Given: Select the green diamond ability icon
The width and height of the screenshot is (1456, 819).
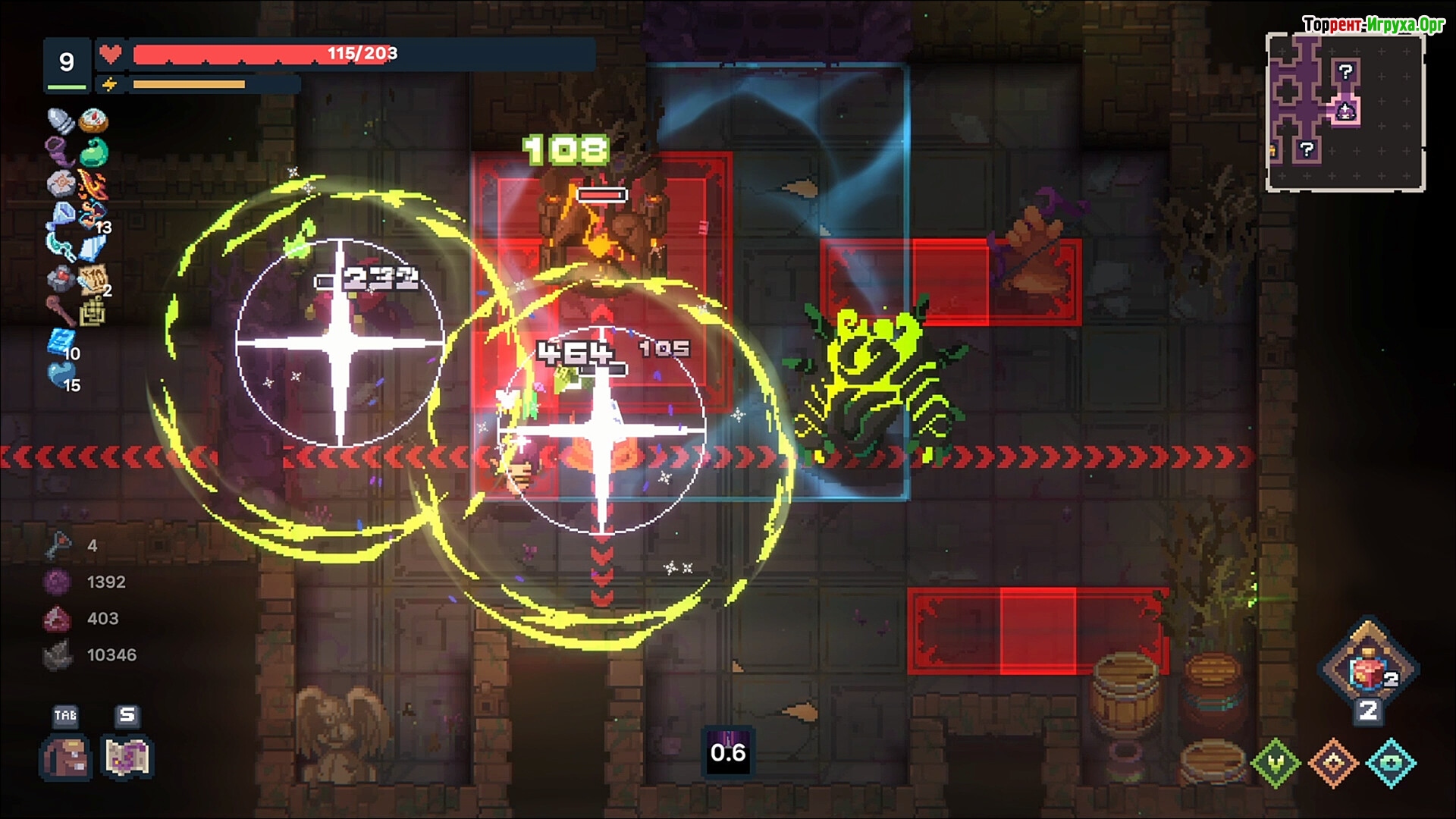Looking at the screenshot, I should 1276,763.
